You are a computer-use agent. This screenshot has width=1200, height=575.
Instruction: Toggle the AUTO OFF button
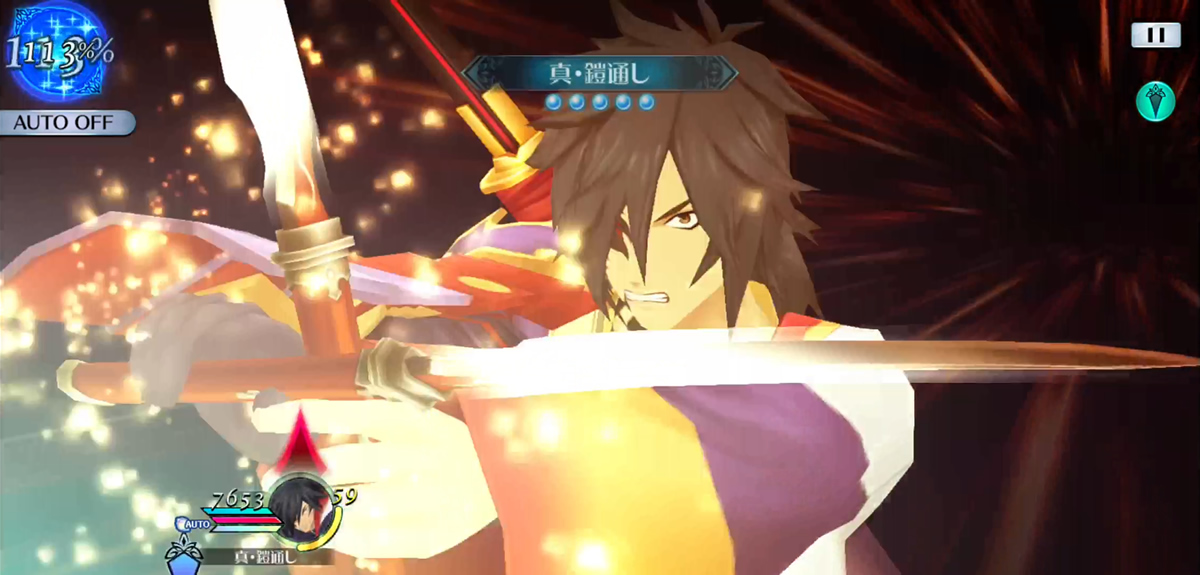pos(67,123)
